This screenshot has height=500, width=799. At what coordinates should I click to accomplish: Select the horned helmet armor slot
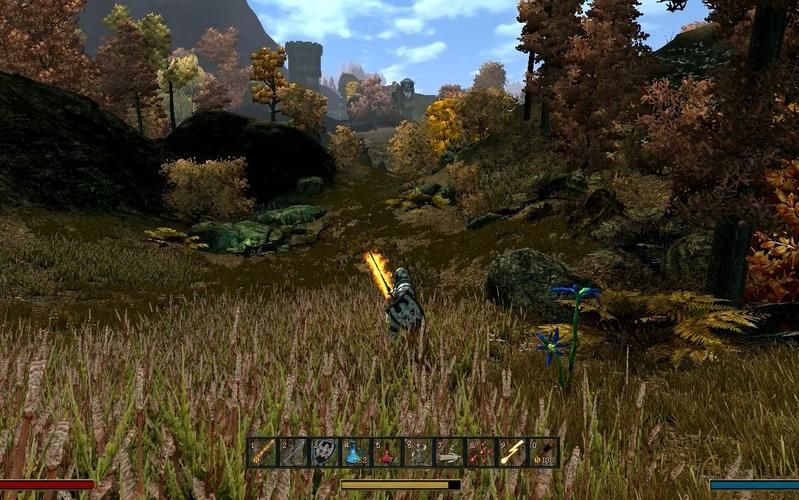417,452
